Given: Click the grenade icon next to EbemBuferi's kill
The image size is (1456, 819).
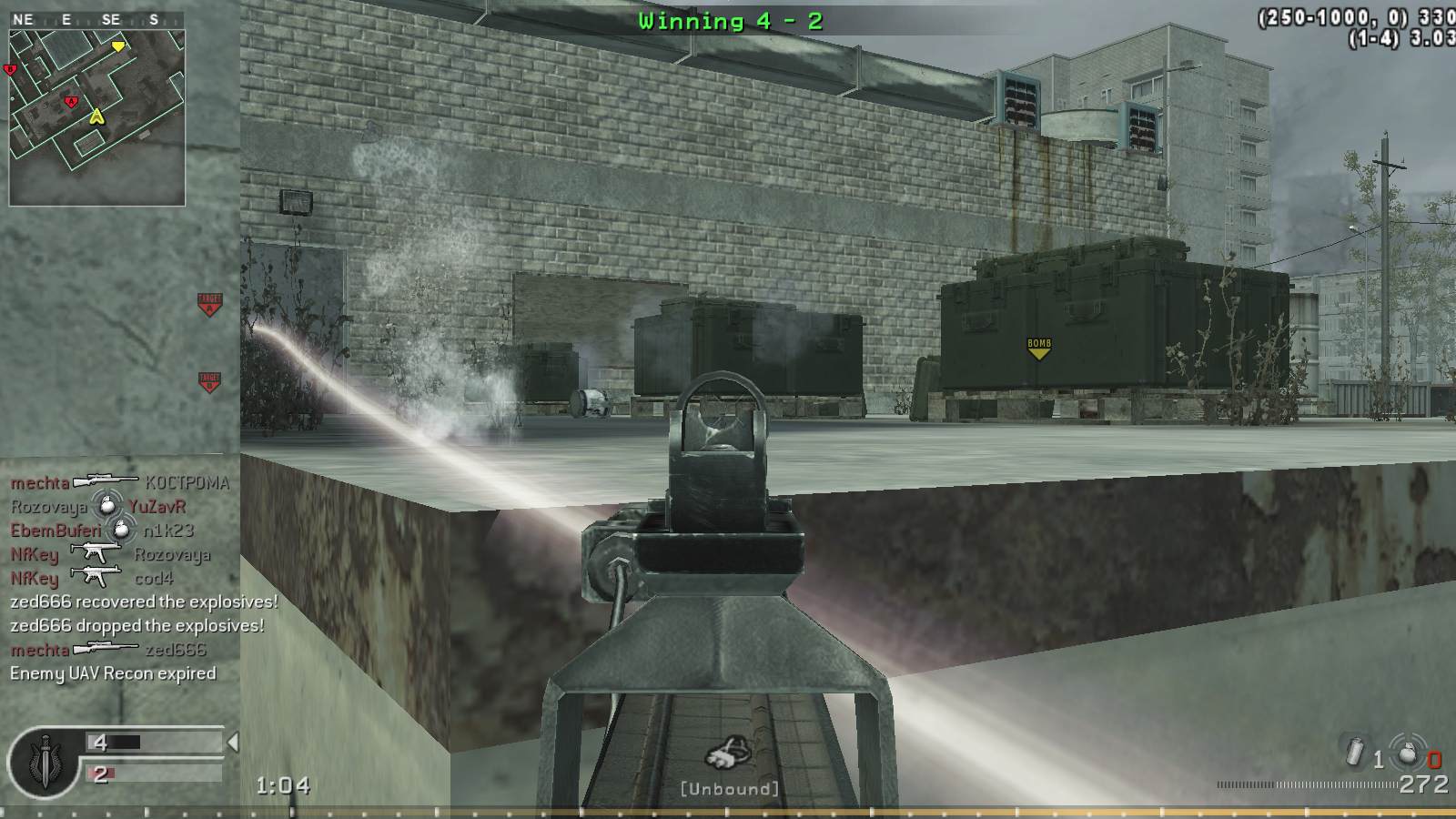Looking at the screenshot, I should tap(121, 528).
